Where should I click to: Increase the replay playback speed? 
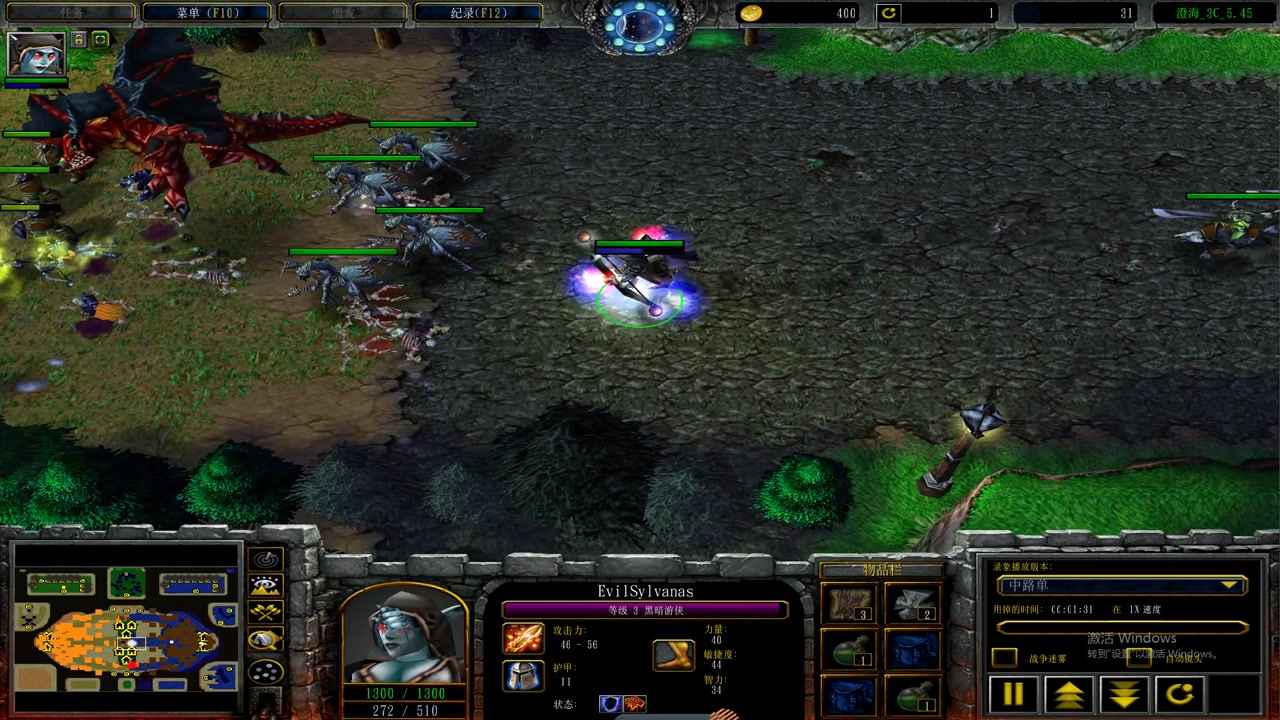(x=1068, y=694)
